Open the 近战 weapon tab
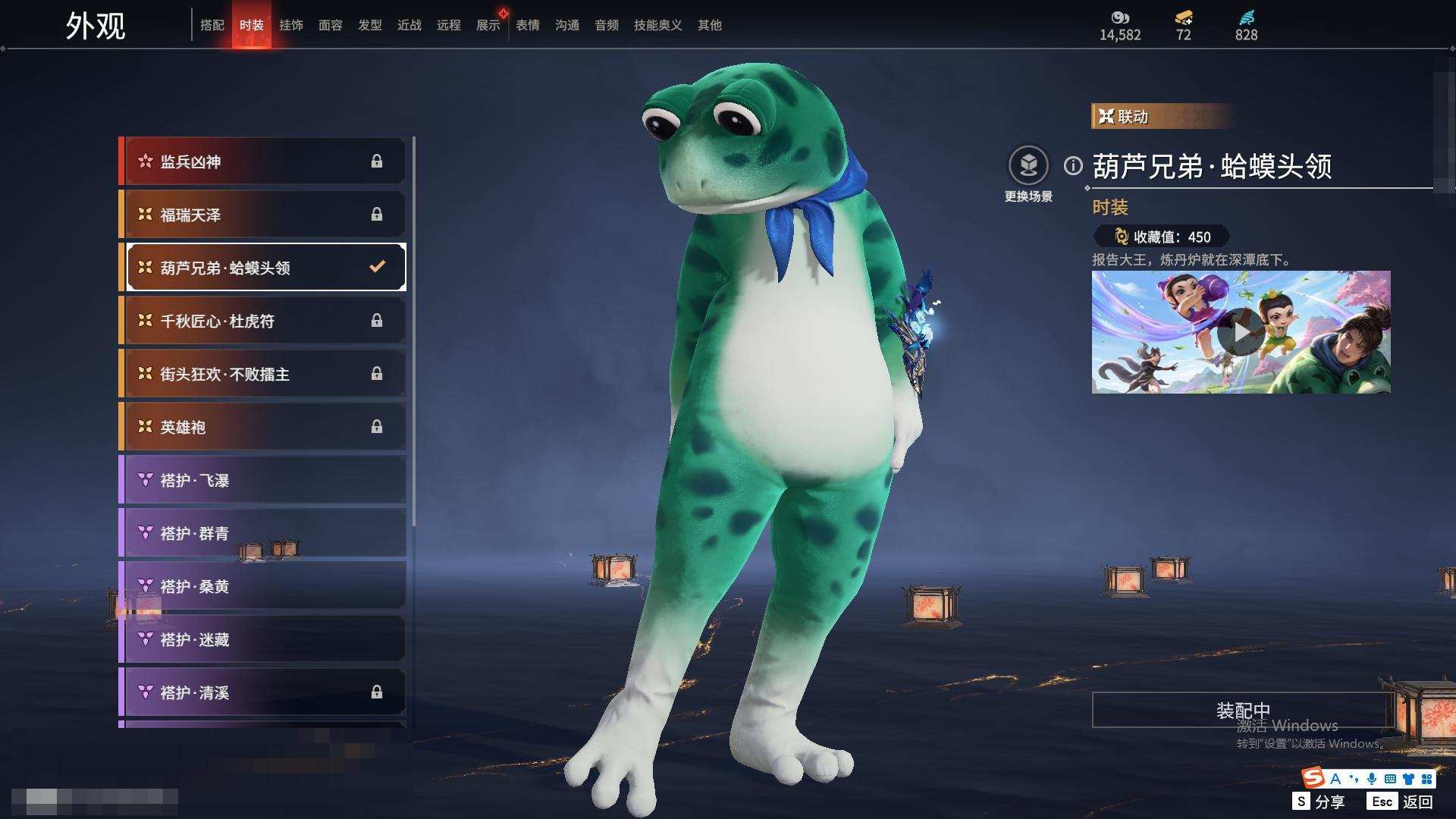The width and height of the screenshot is (1456, 819). 409,25
